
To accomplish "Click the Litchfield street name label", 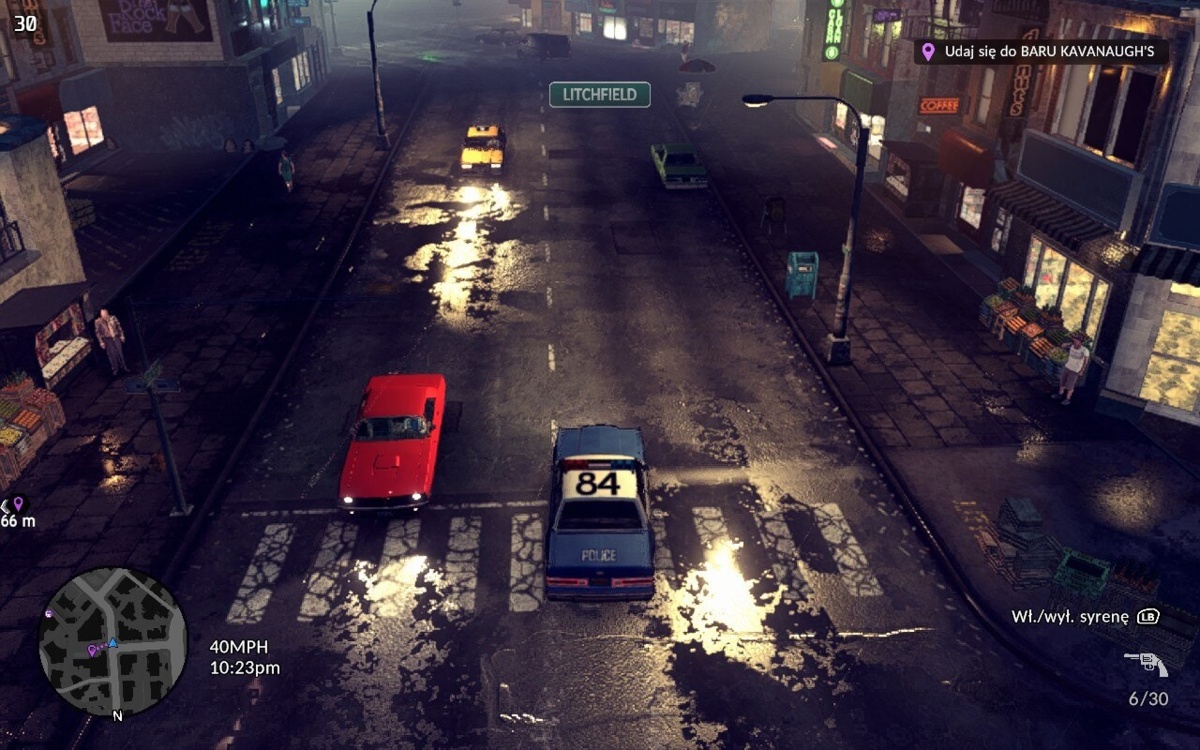I will click(x=600, y=95).
